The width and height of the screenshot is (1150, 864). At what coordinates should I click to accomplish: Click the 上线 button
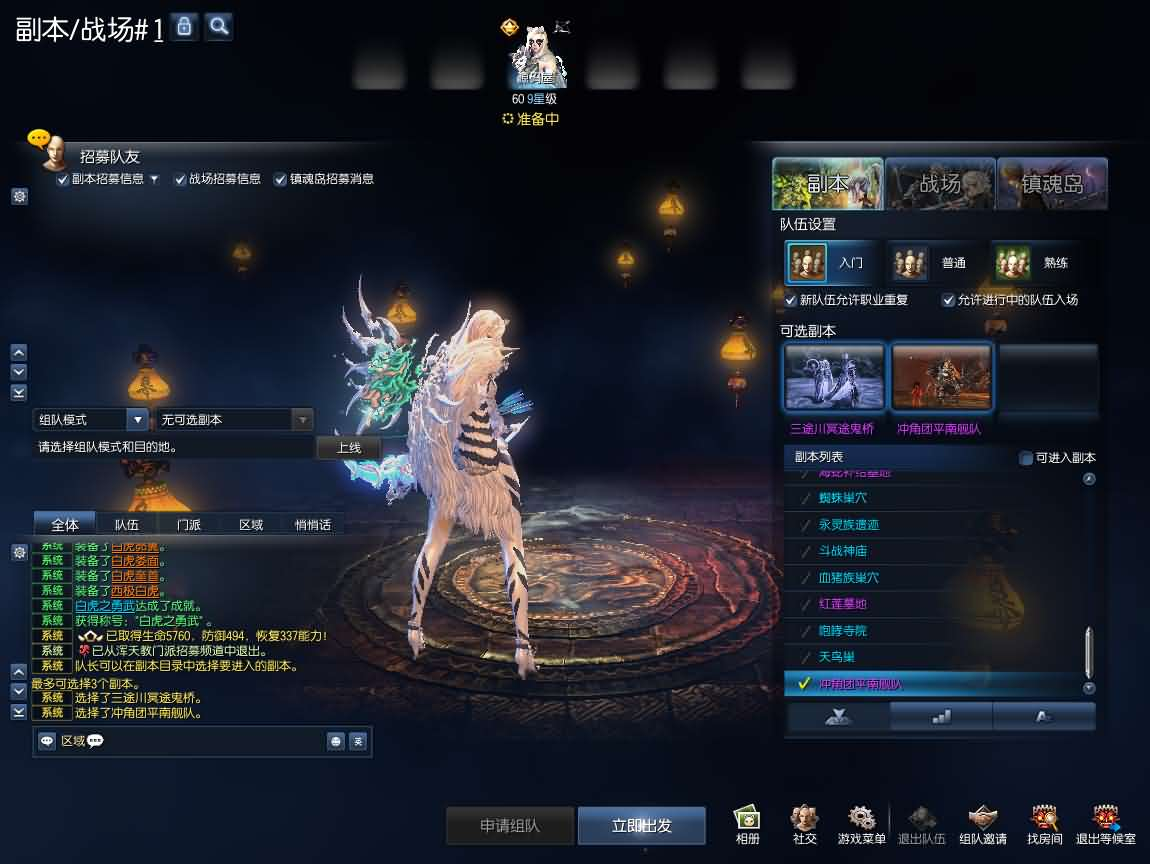click(x=348, y=448)
